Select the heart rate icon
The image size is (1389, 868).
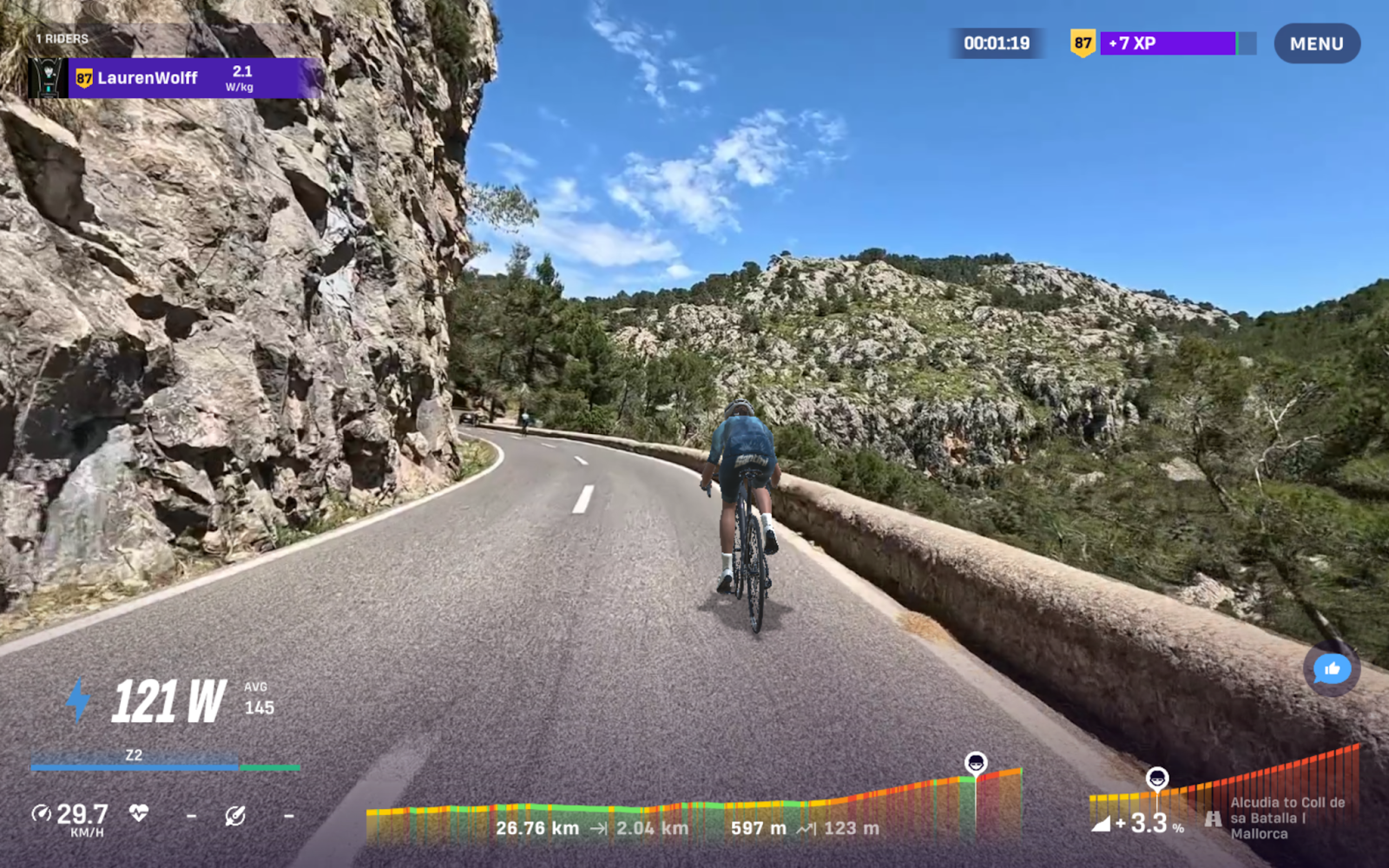(139, 813)
